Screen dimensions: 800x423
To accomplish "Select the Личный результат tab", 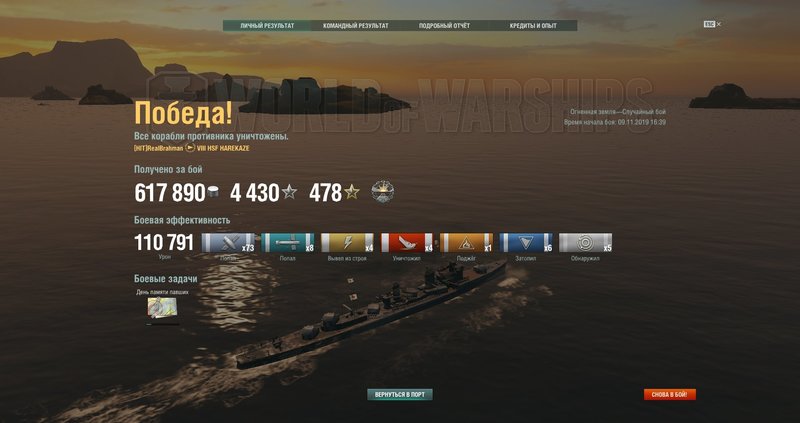I will (x=267, y=25).
